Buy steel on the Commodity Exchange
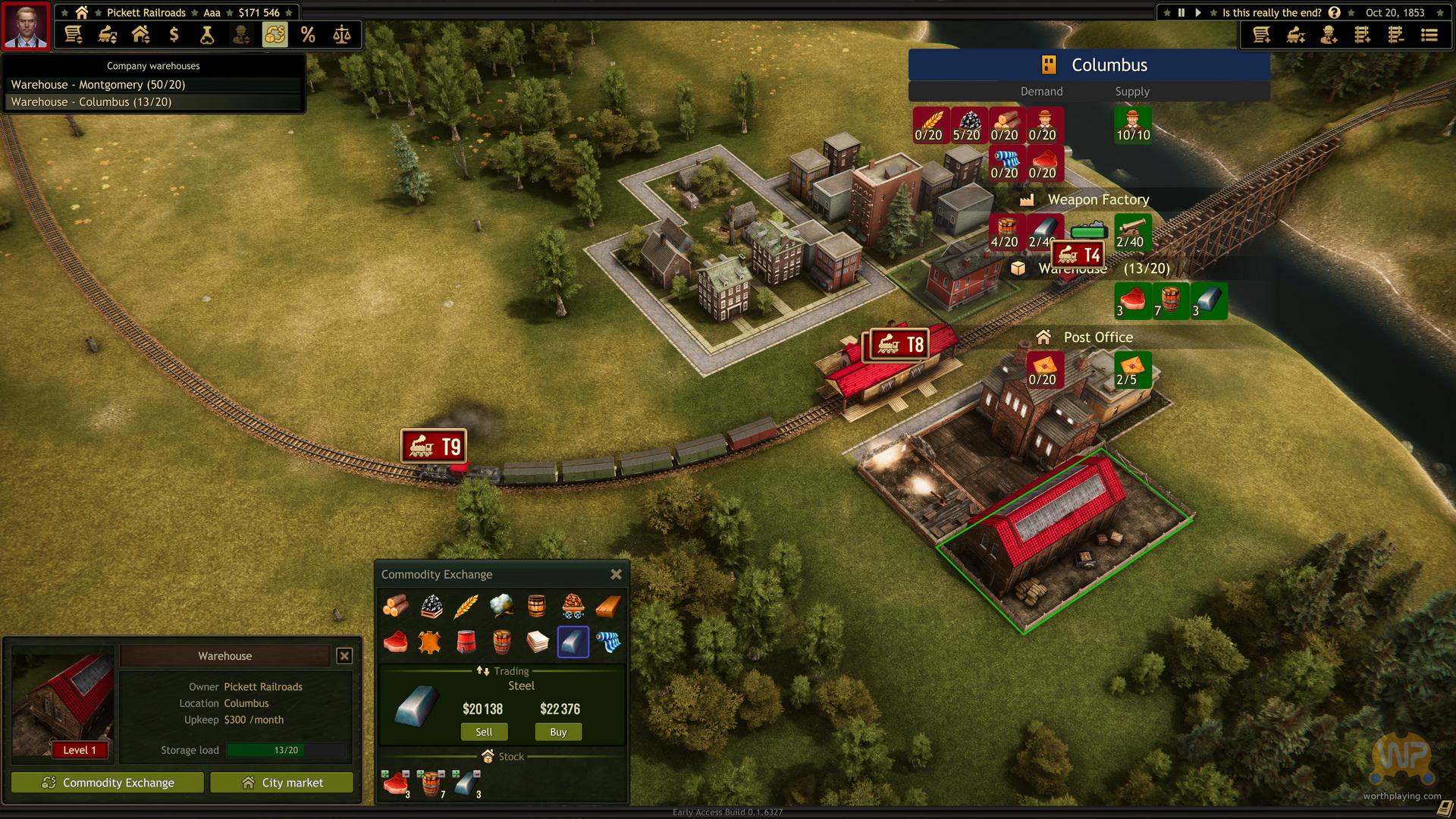1456x819 pixels. (x=558, y=732)
